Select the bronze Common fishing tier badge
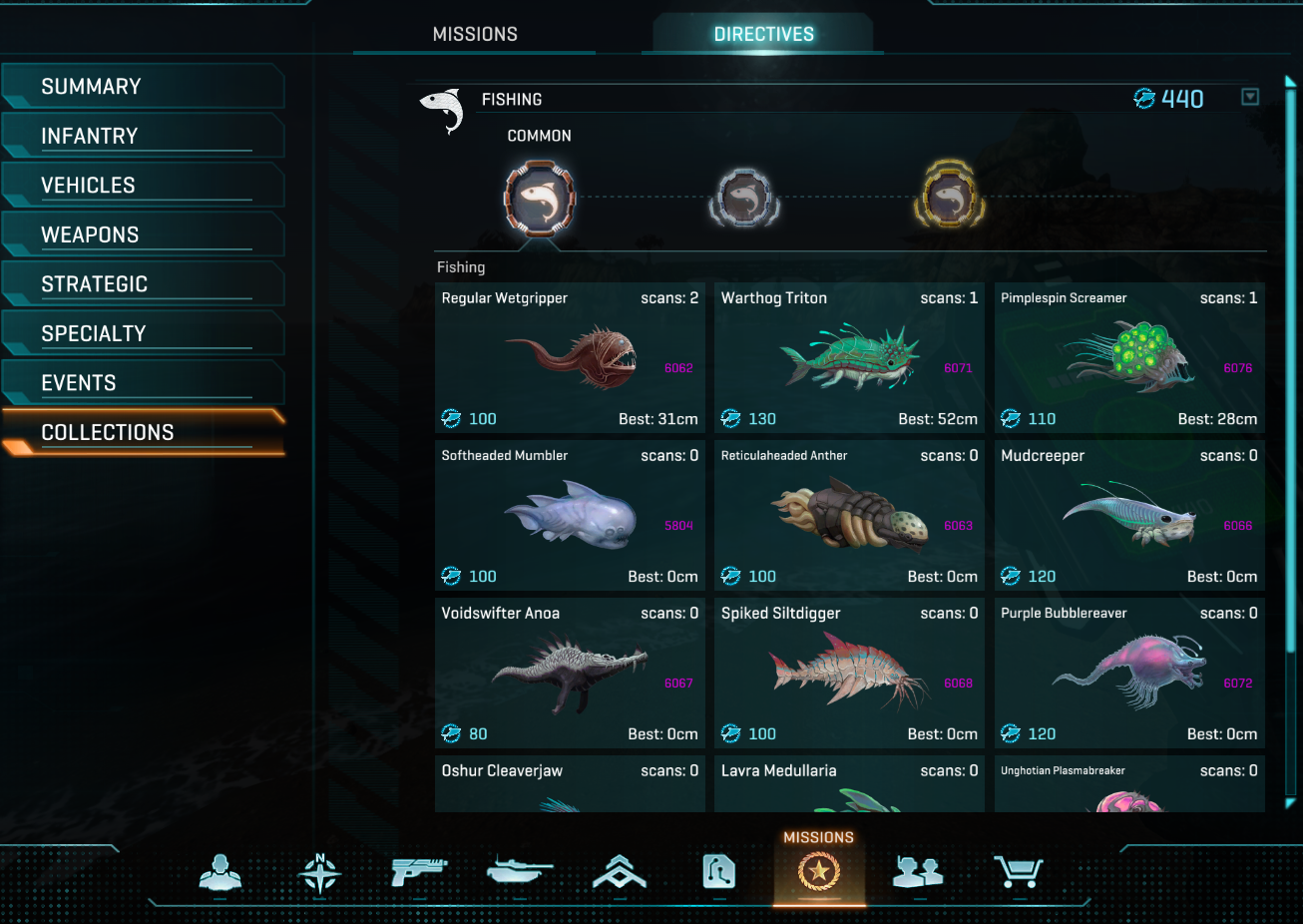 point(540,198)
